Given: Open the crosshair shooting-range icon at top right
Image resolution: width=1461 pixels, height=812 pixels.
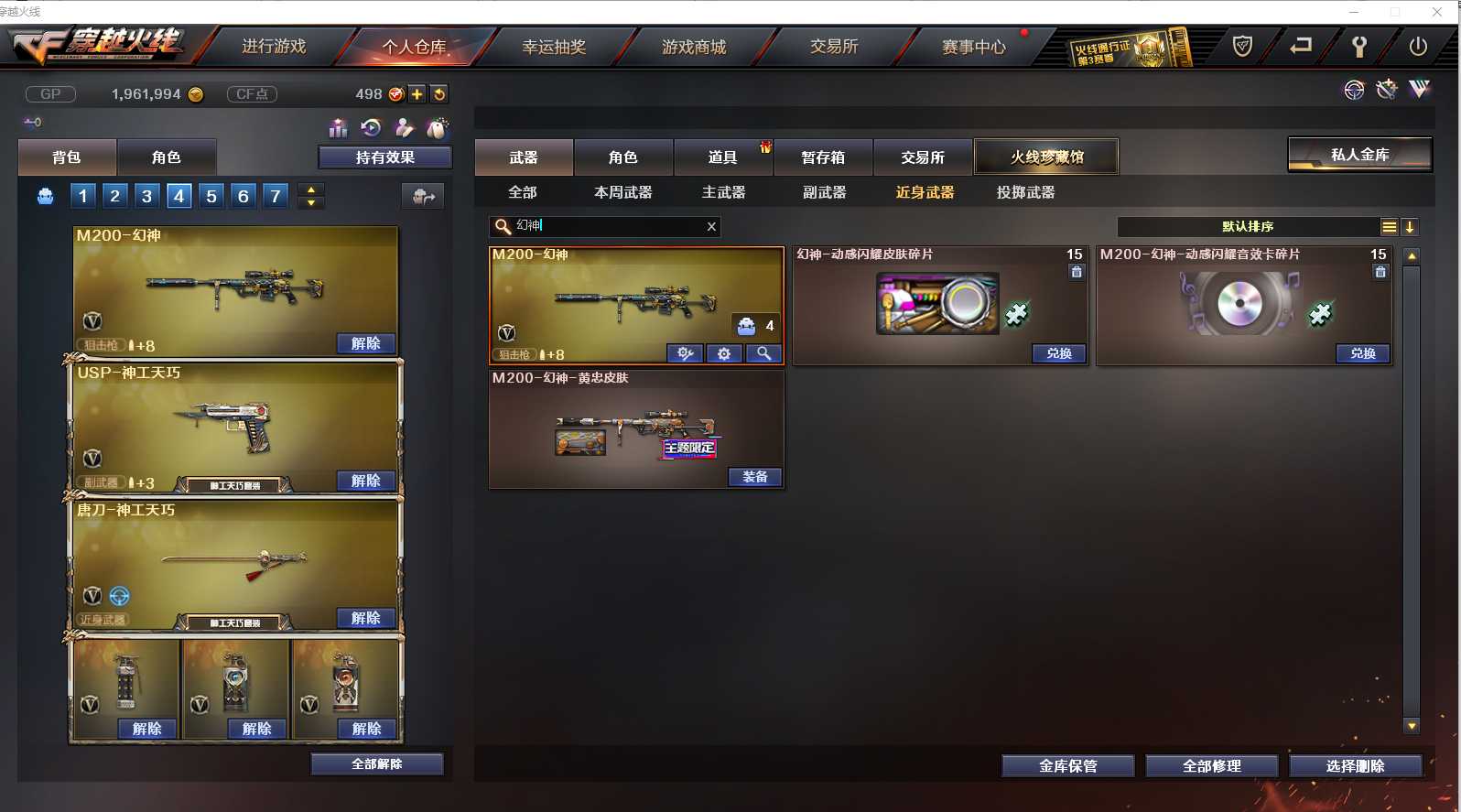Looking at the screenshot, I should point(1352,90).
